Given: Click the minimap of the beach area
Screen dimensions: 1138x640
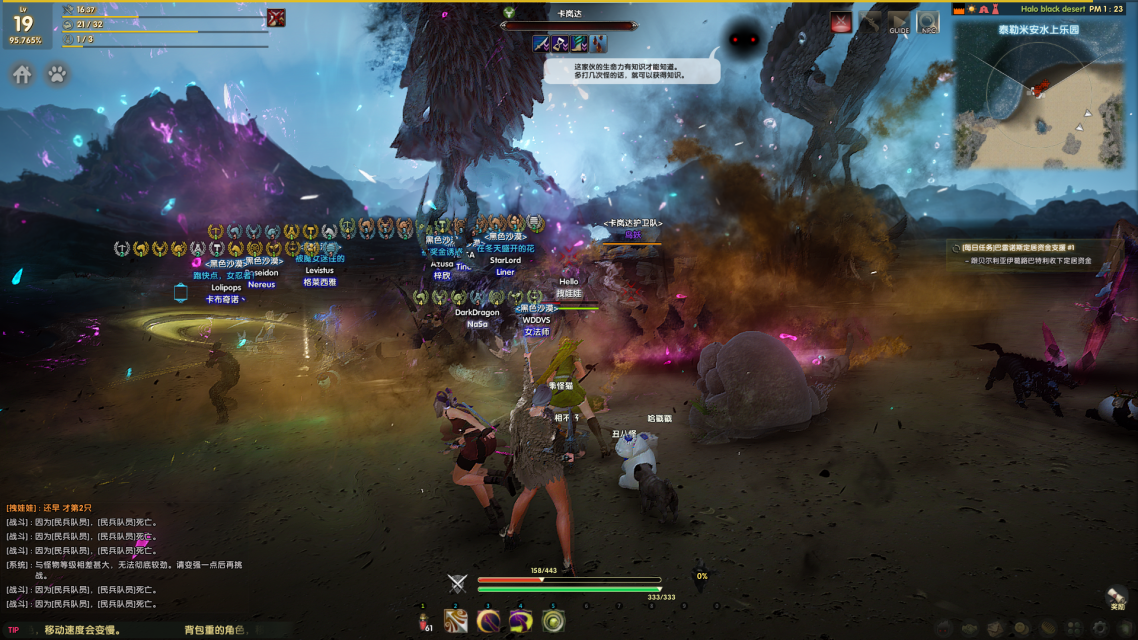Looking at the screenshot, I should (x=1038, y=95).
